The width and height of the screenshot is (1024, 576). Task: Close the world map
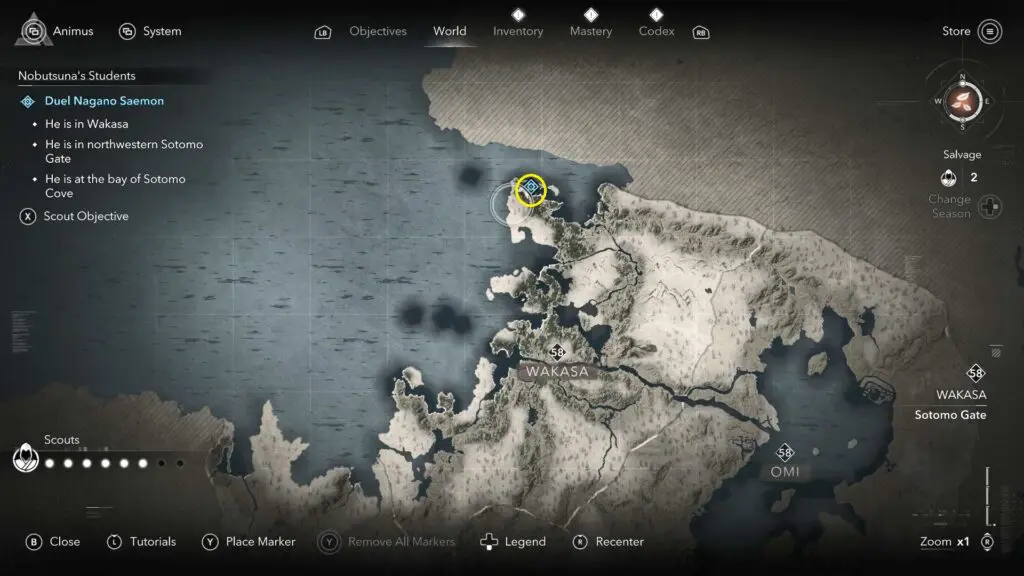click(x=52, y=542)
